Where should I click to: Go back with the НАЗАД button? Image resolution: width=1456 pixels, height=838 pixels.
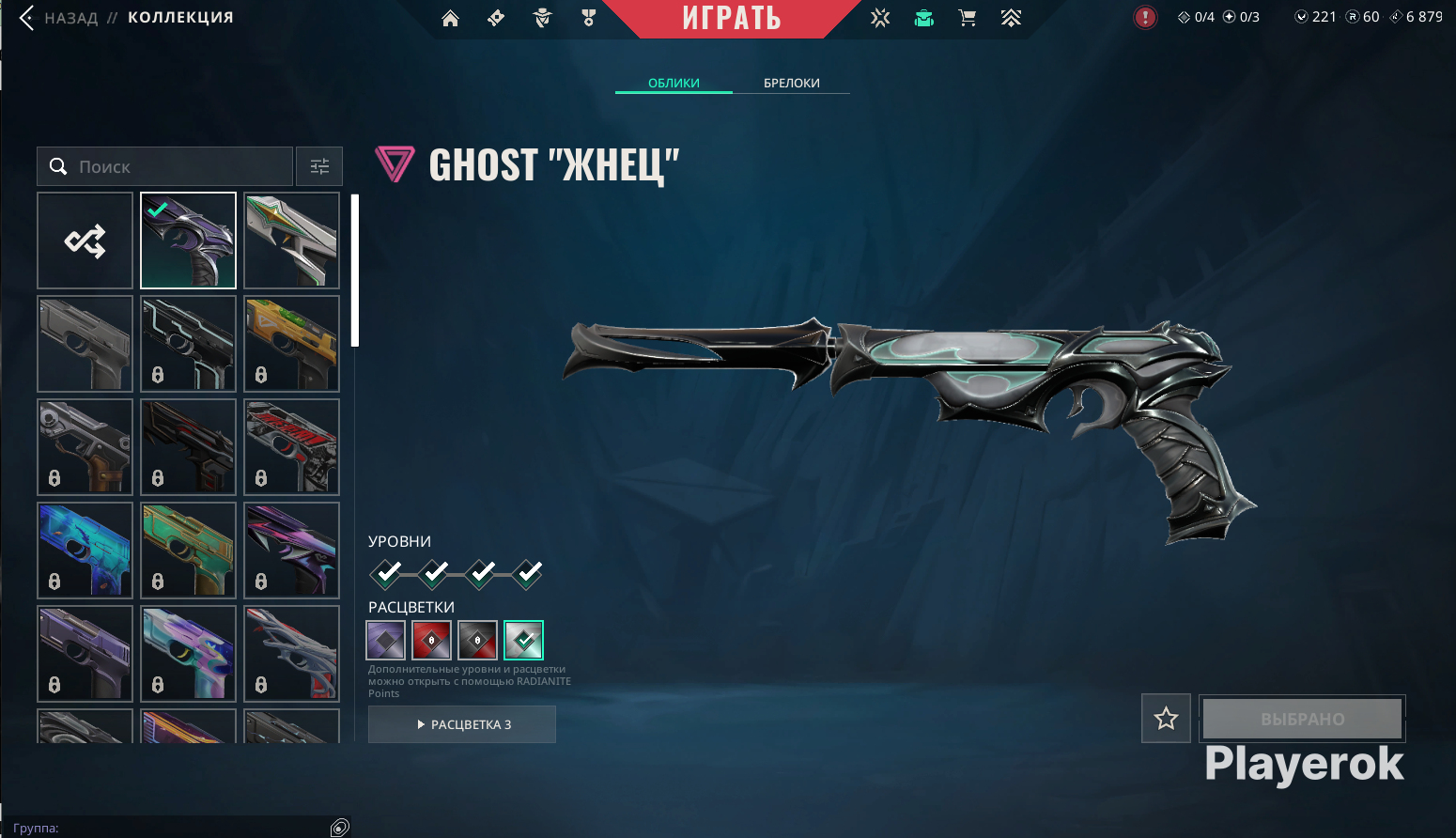(x=60, y=18)
